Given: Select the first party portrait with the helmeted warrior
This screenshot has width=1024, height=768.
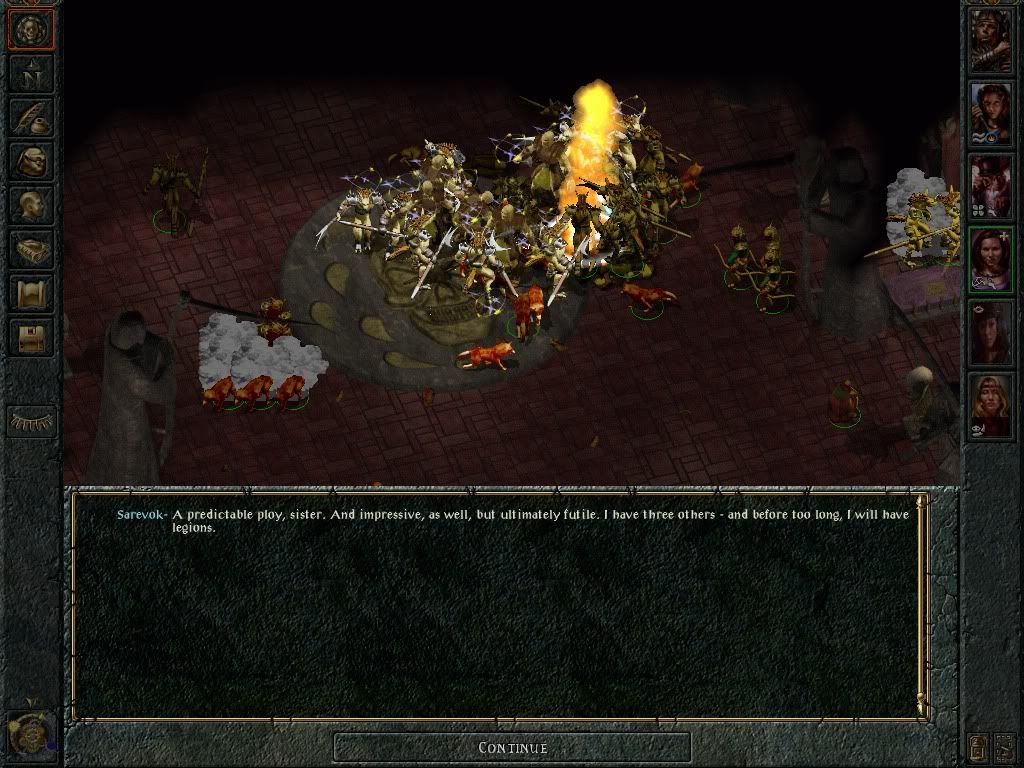Looking at the screenshot, I should point(990,40).
